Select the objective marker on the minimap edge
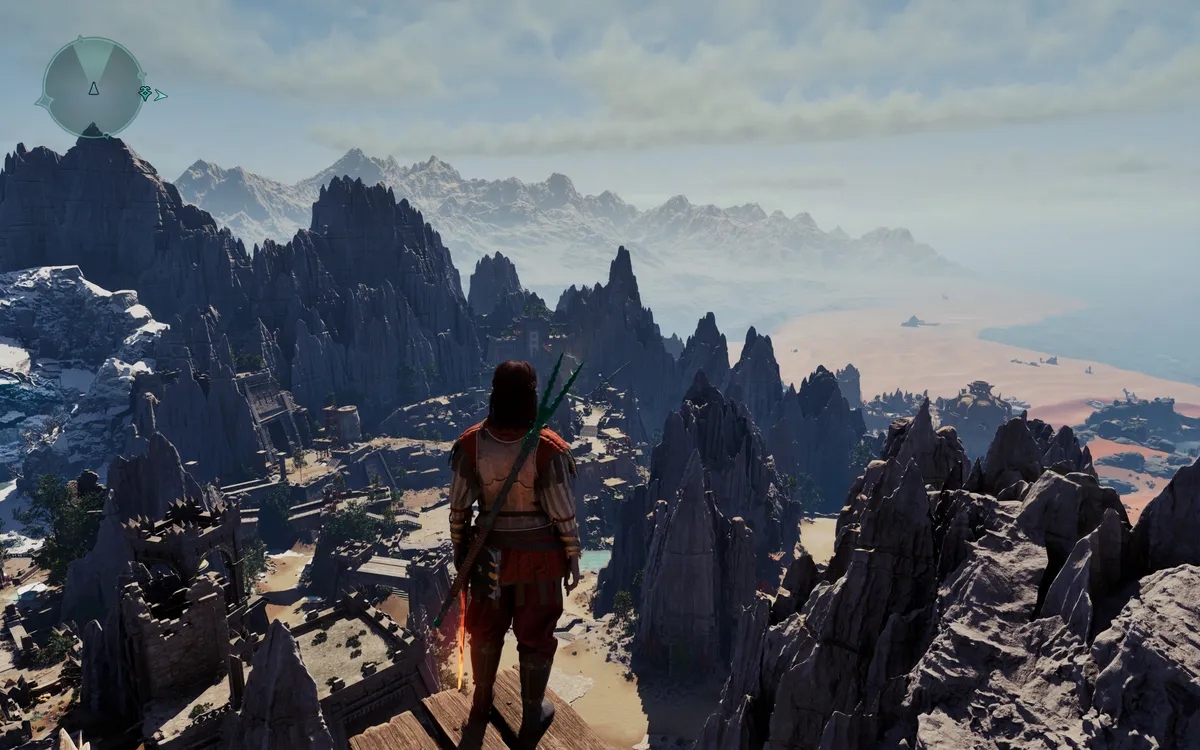Image resolution: width=1200 pixels, height=750 pixels. click(x=145, y=93)
